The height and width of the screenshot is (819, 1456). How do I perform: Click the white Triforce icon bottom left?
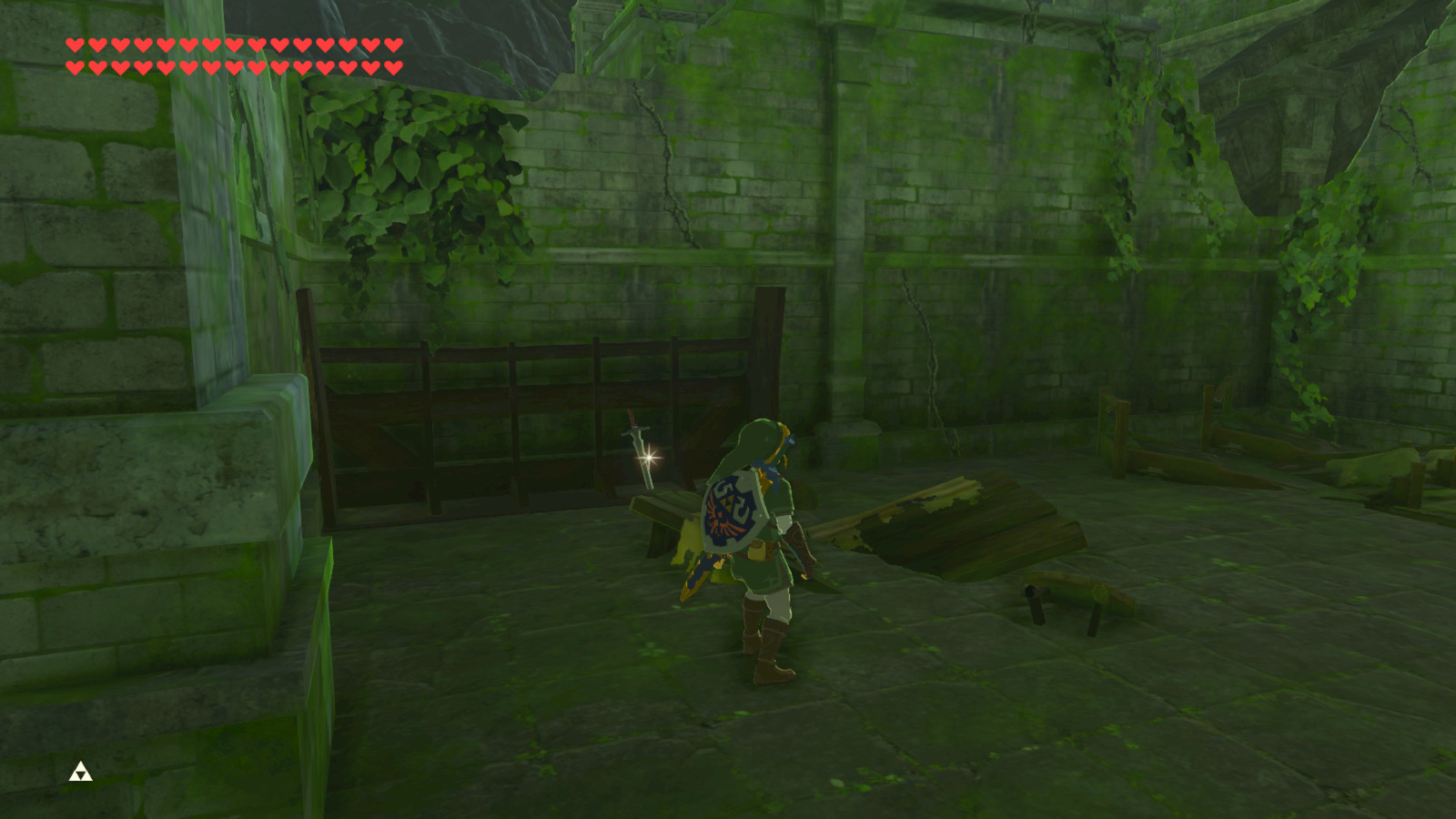[80, 772]
